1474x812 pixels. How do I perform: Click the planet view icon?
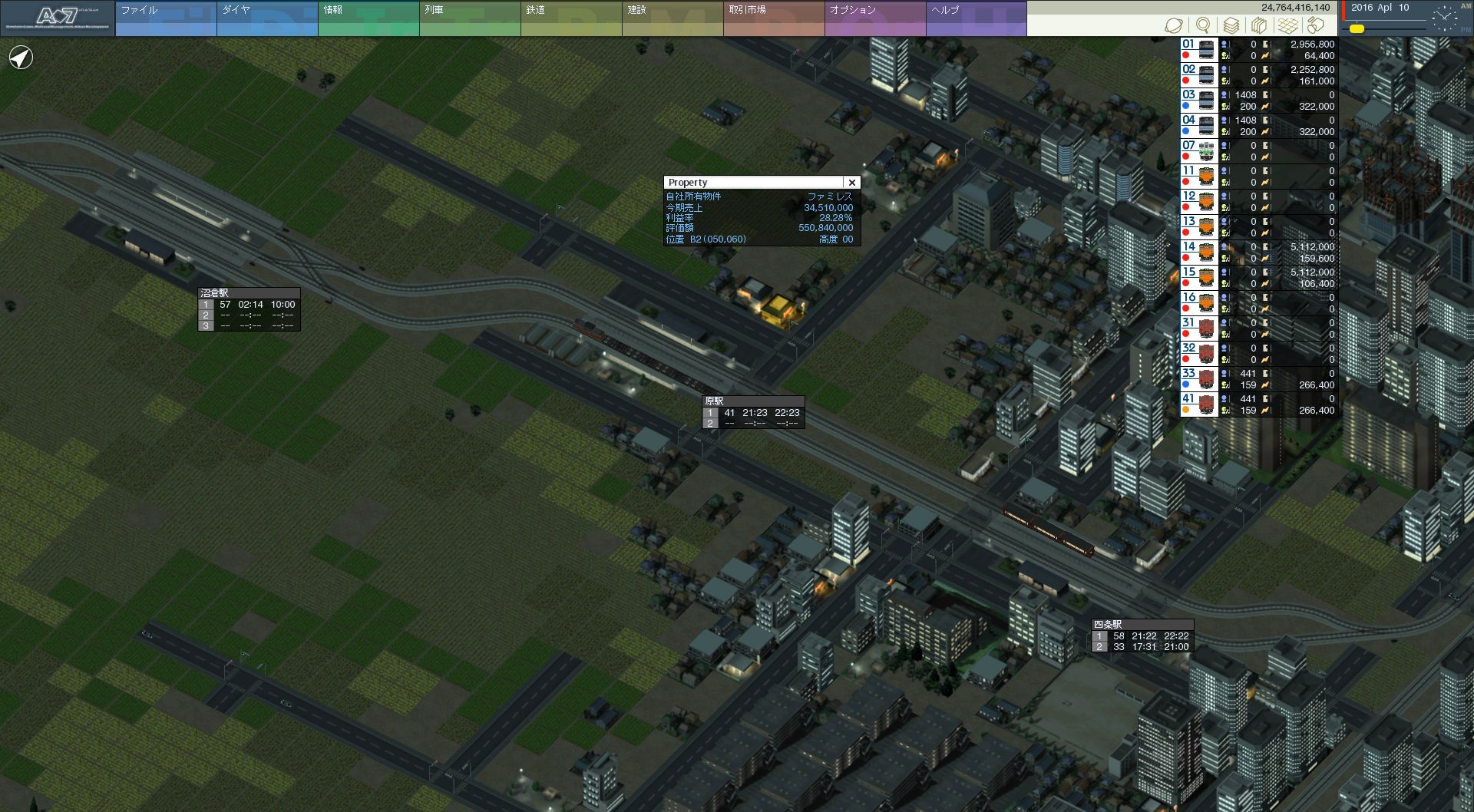1173,25
